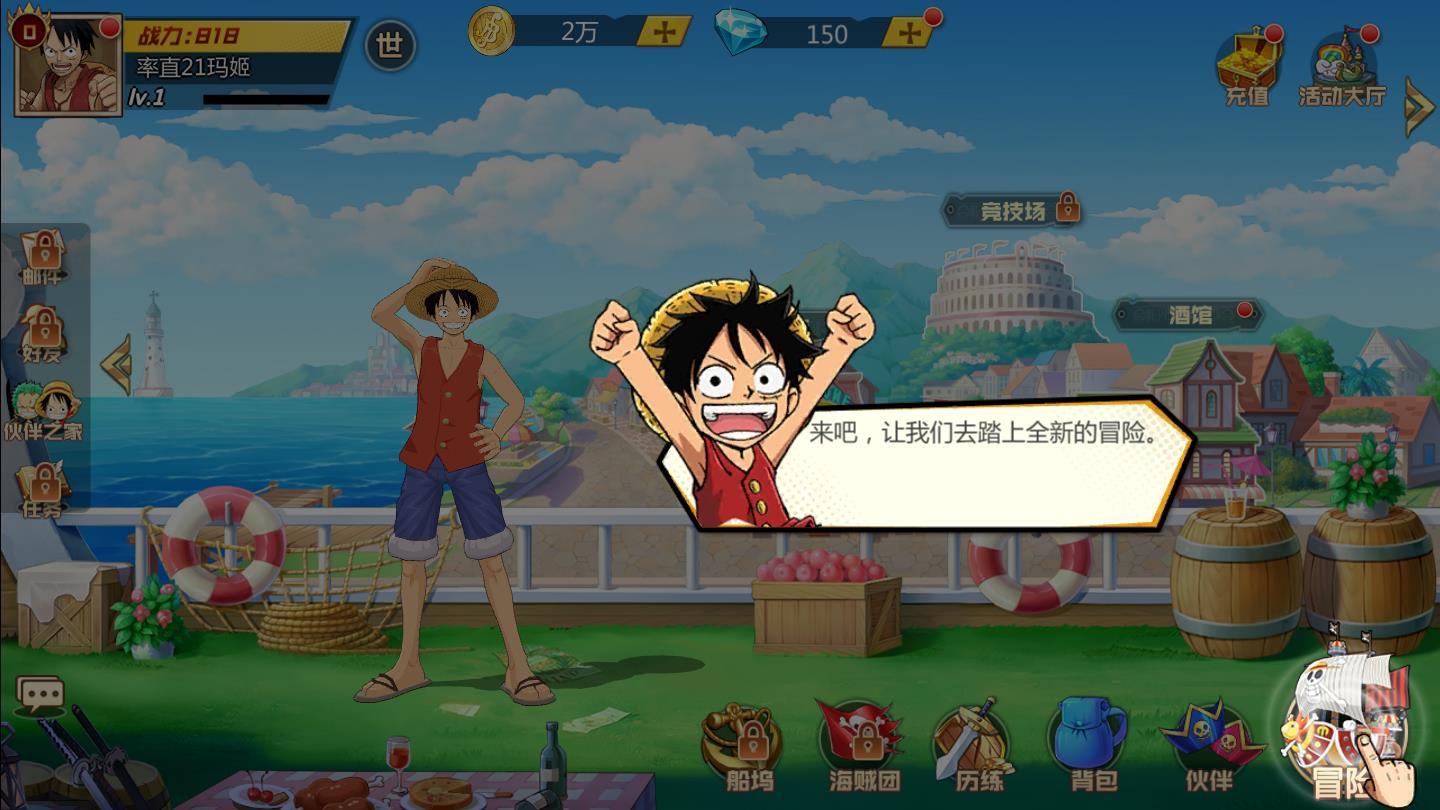Add more gold coins with plus button
1440x810 pixels.
pos(664,32)
